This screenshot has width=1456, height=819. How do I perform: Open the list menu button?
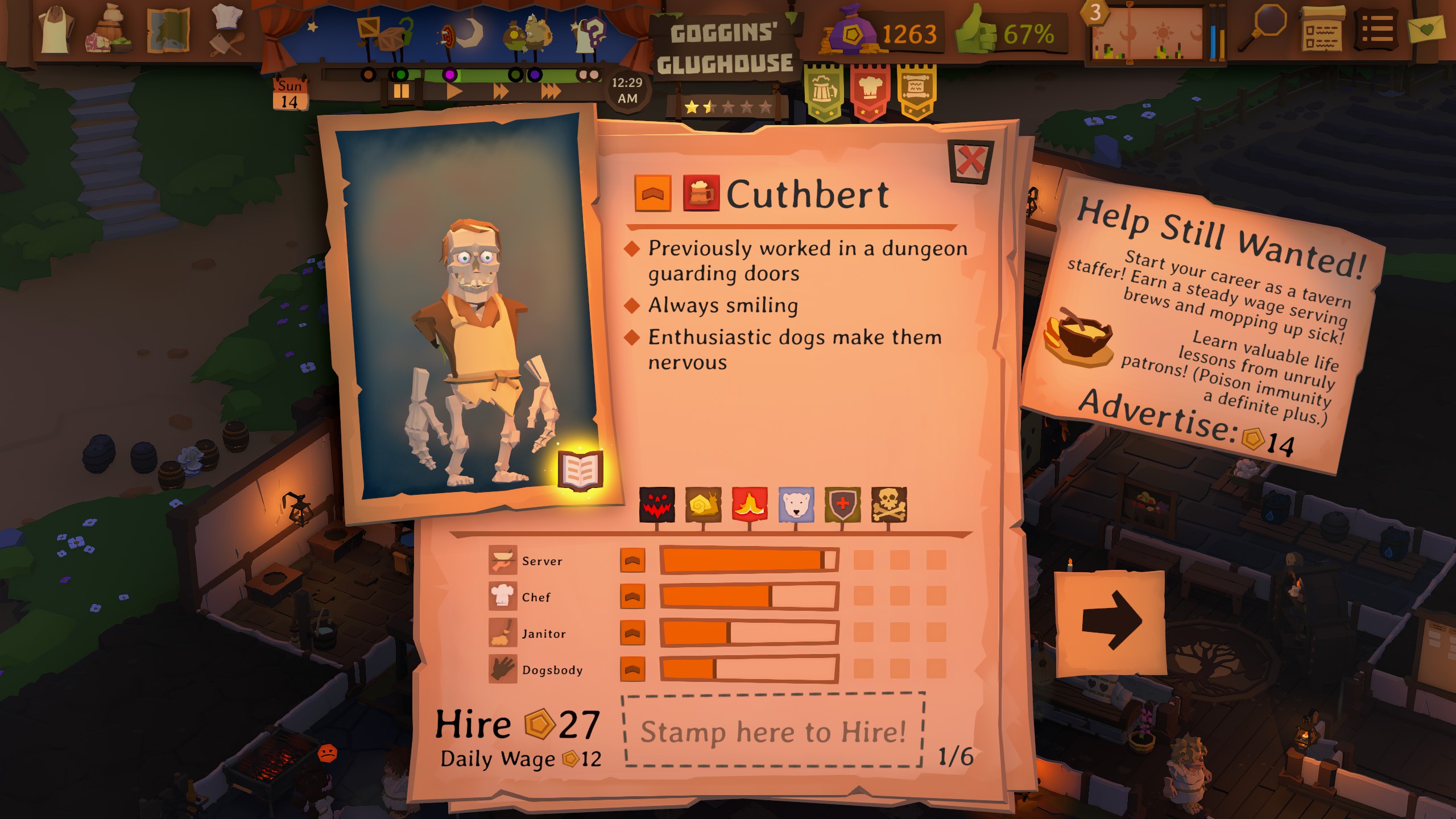pos(1377,28)
